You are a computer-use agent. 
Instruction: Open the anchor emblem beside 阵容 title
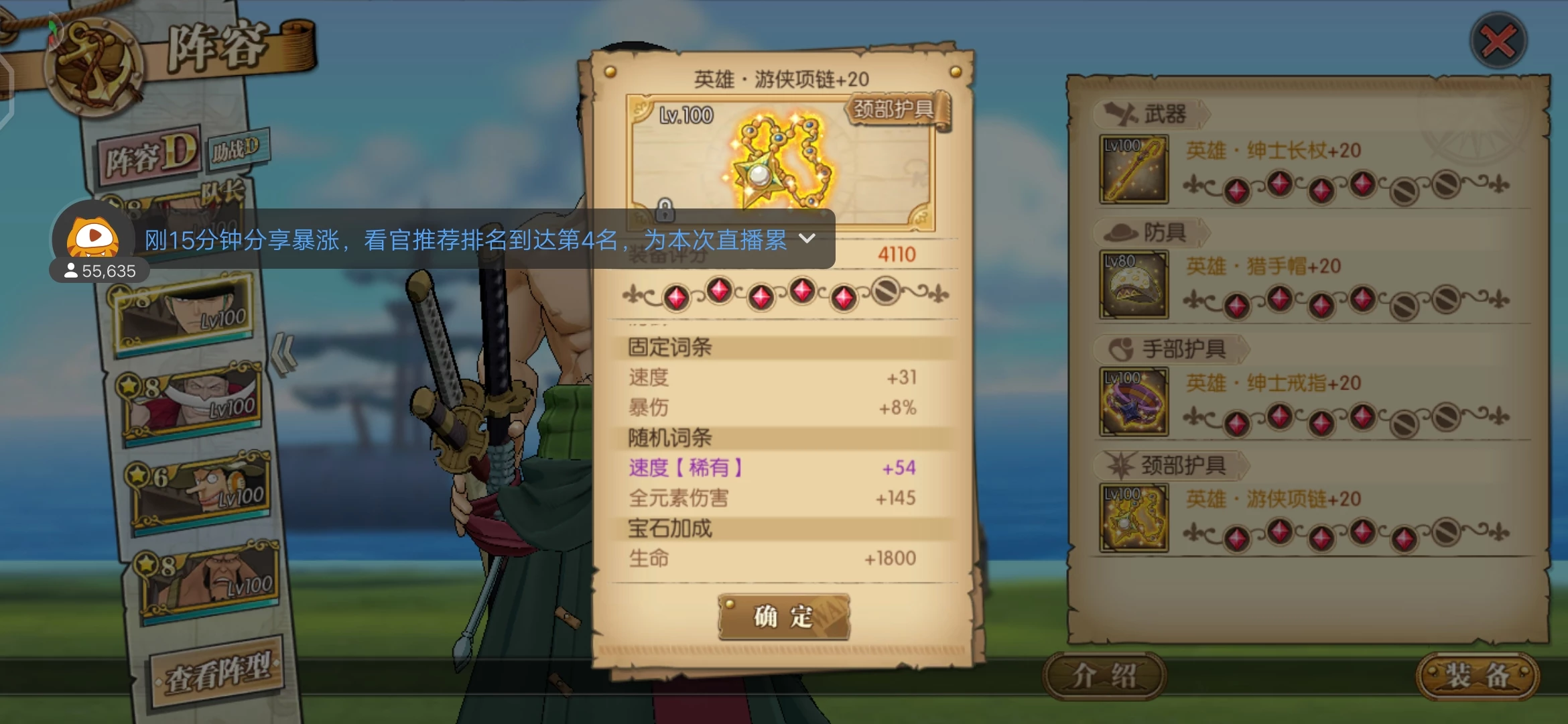[x=94, y=67]
